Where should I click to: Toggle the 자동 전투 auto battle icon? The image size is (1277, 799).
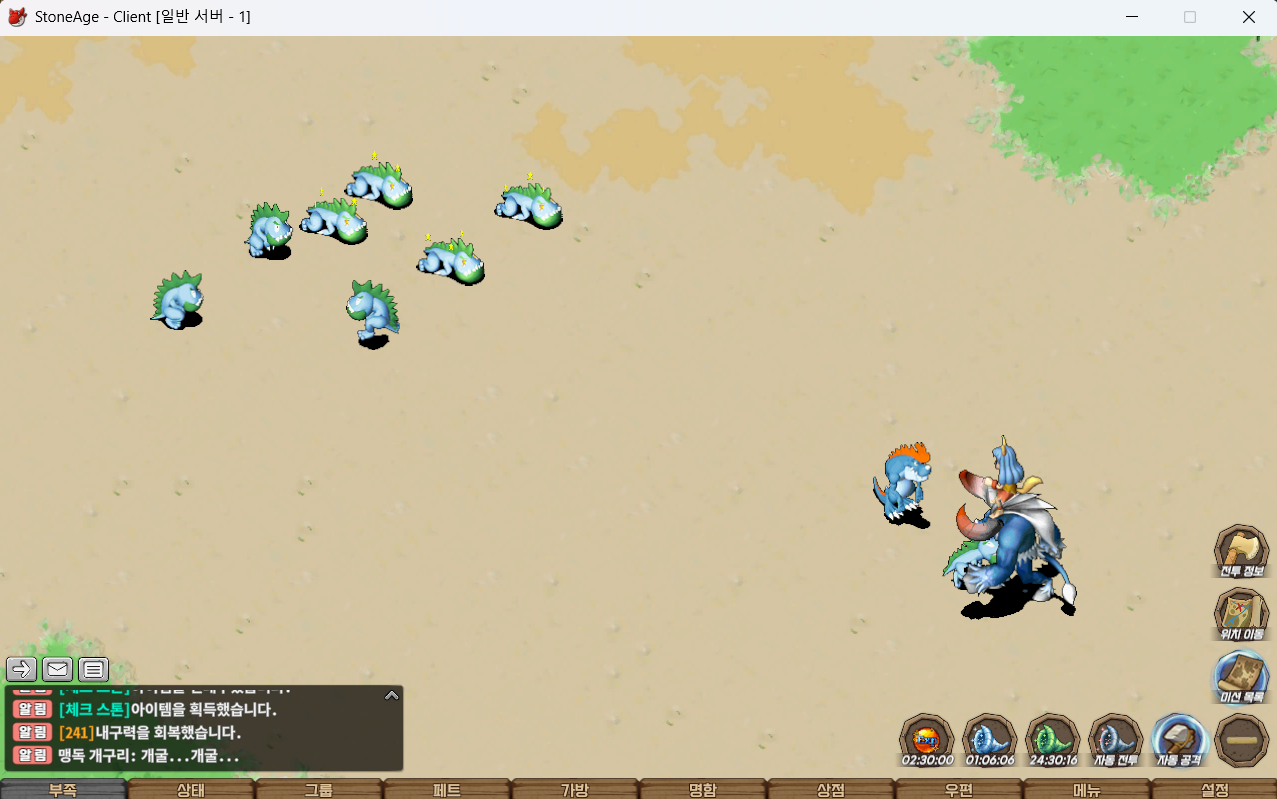click(x=1115, y=738)
